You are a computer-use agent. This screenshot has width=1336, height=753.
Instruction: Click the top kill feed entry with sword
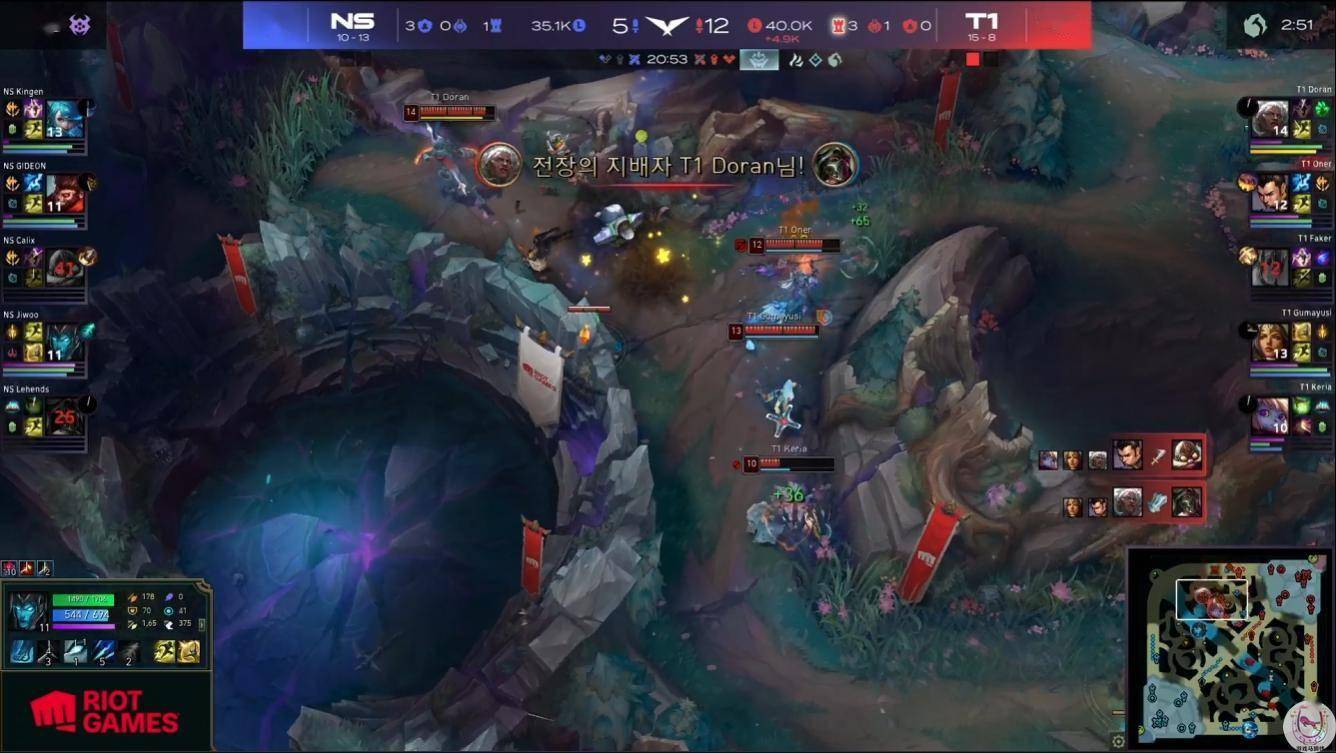coord(1157,457)
